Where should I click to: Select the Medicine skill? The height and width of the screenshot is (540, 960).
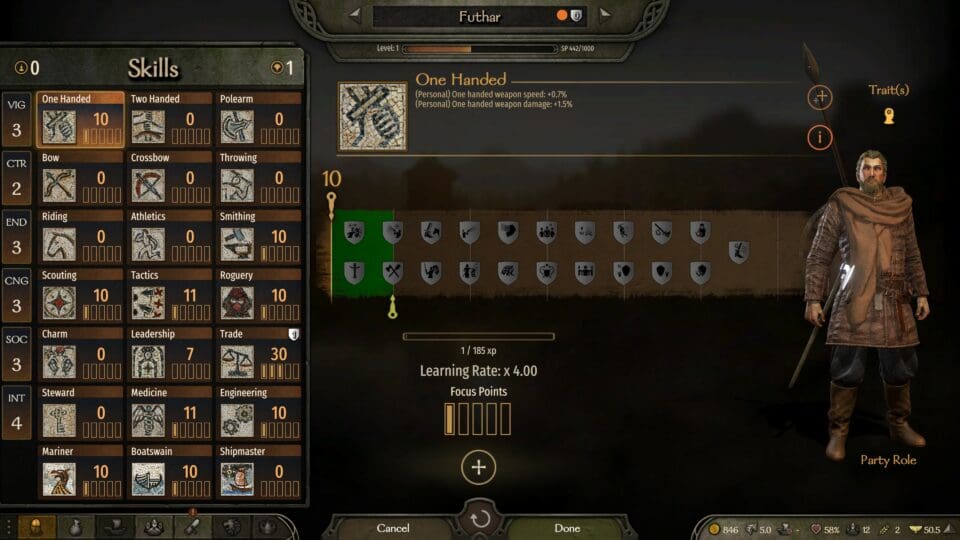(170, 412)
